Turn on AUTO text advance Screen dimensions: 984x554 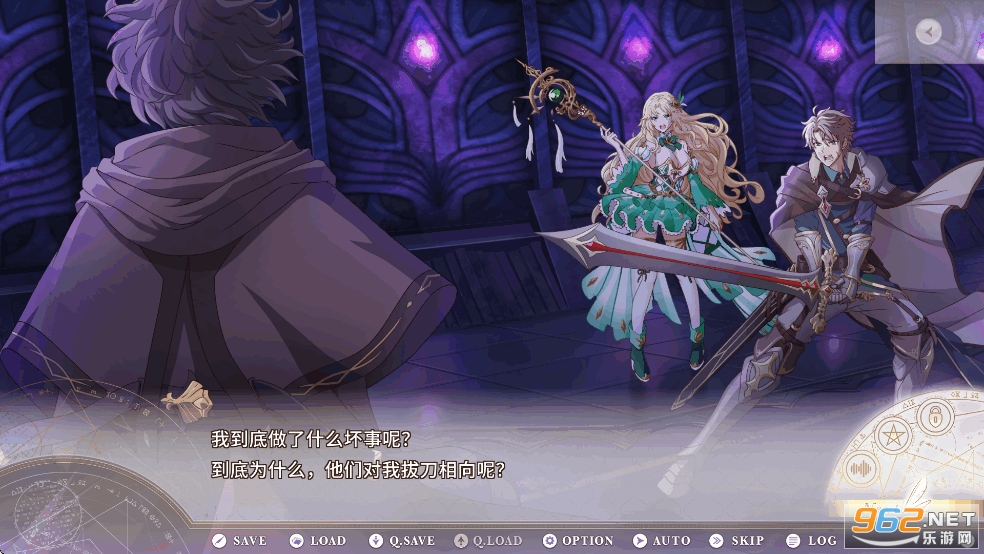662,541
